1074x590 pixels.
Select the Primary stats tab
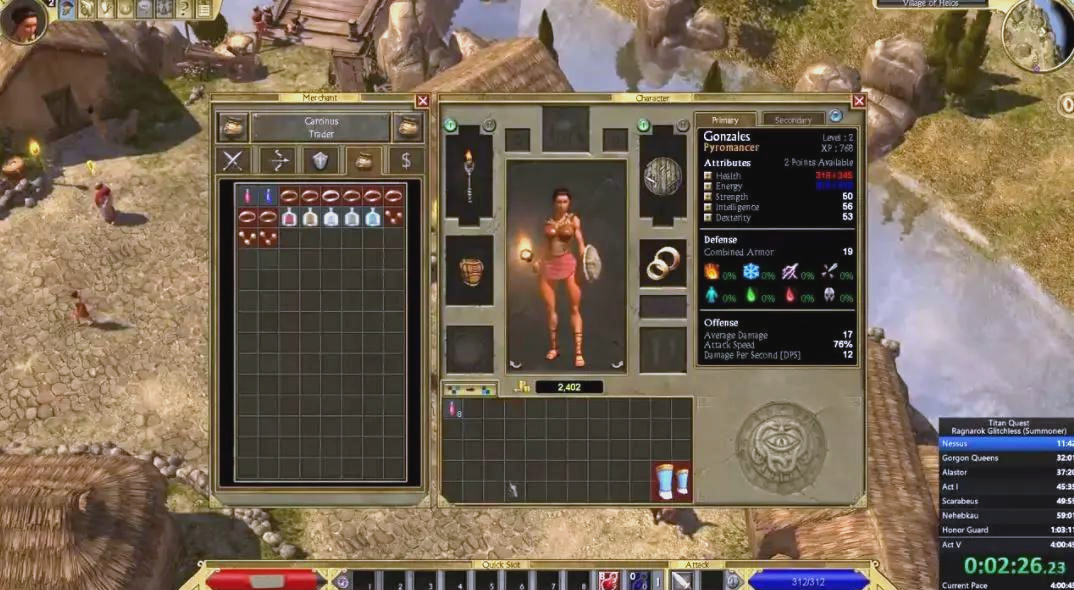pos(725,120)
